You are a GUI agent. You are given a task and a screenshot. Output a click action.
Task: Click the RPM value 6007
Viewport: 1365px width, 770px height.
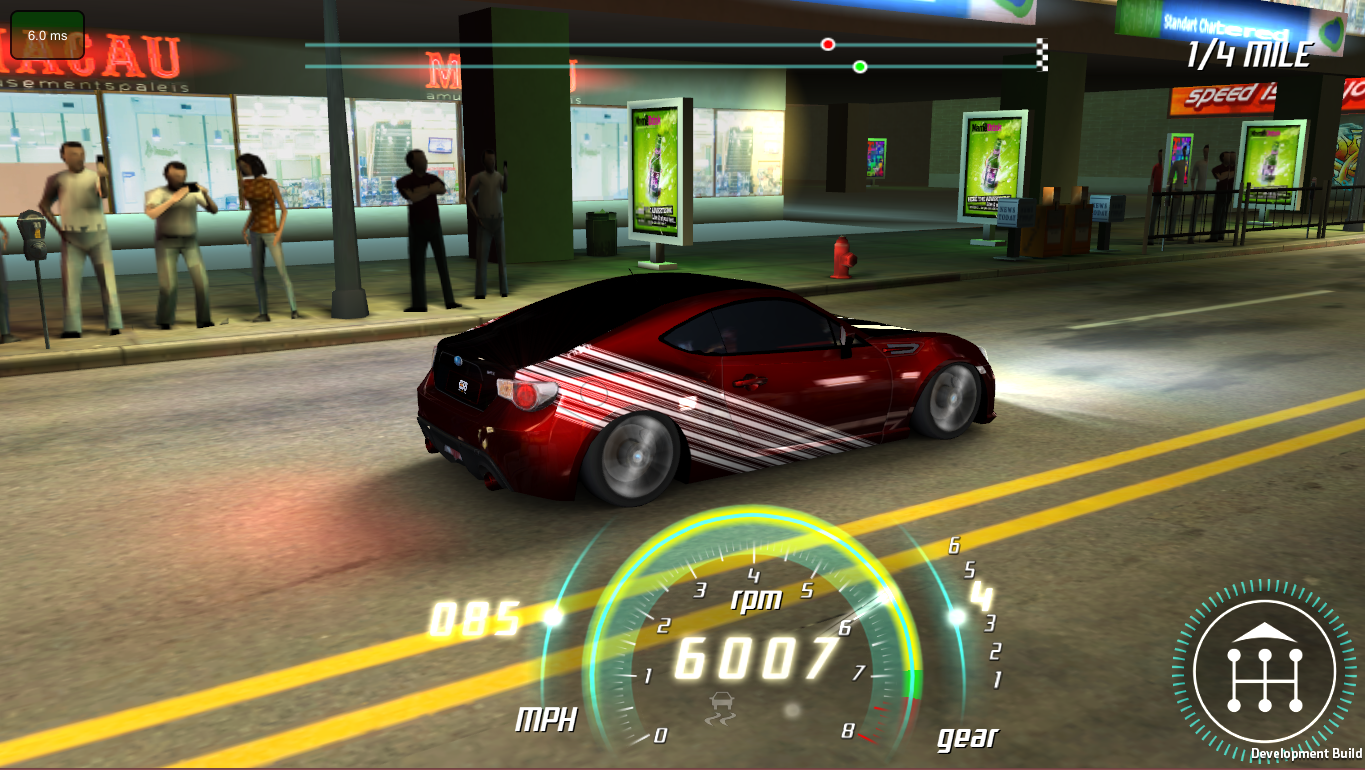[x=757, y=655]
